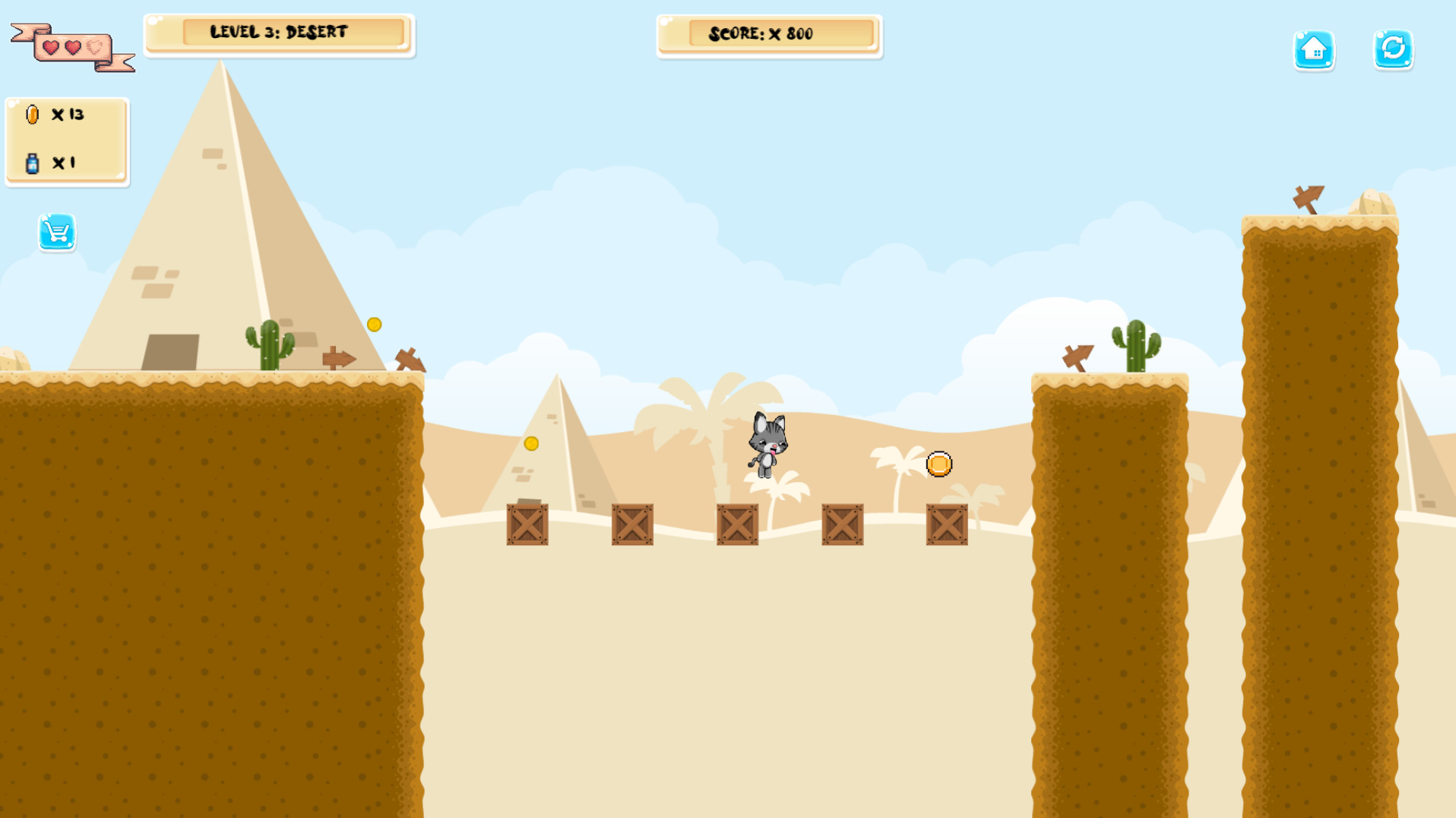This screenshot has width=1456, height=818.
Task: Open the shop via the cart icon
Action: point(56,233)
